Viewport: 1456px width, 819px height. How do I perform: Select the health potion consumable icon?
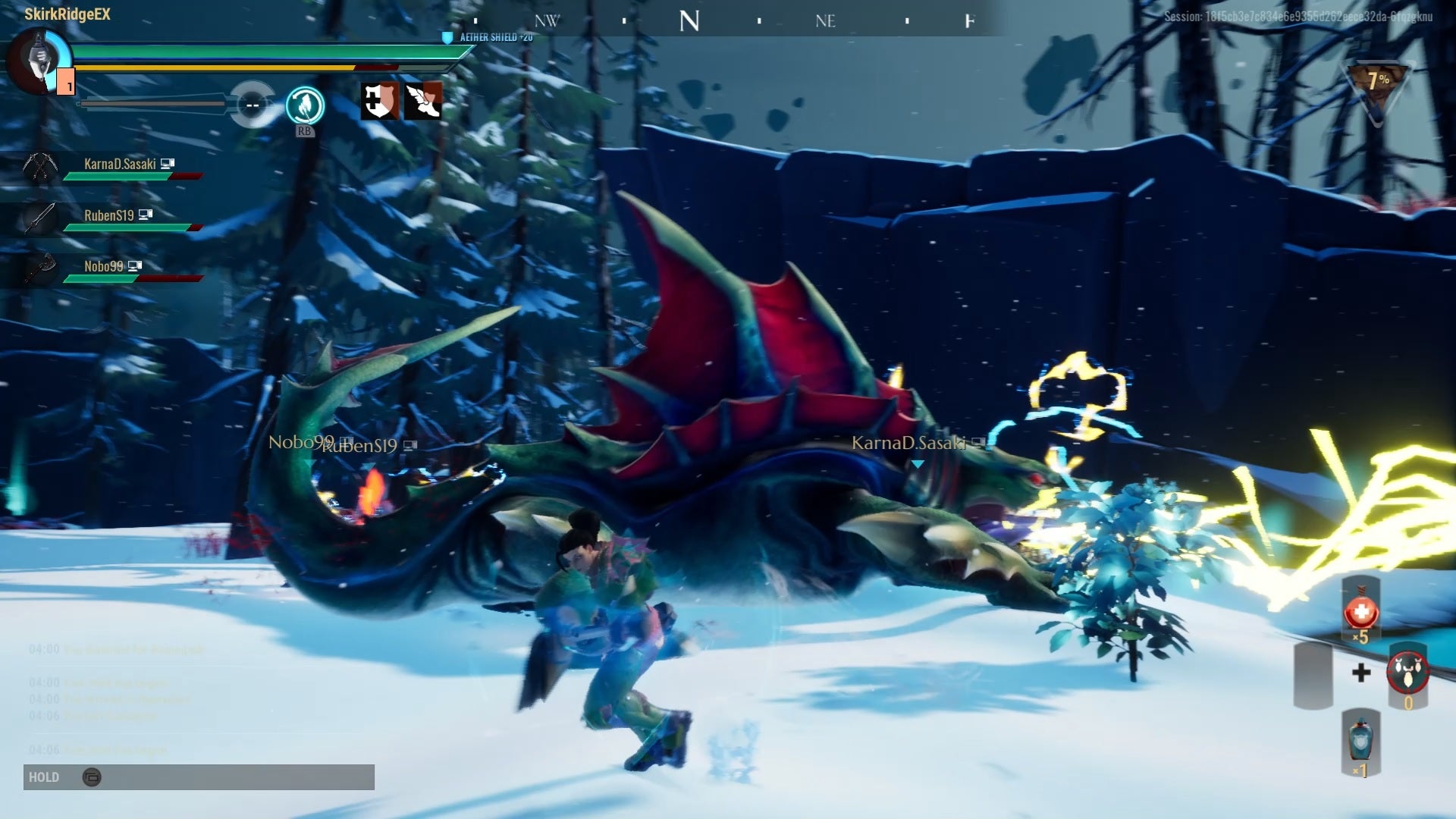1360,611
